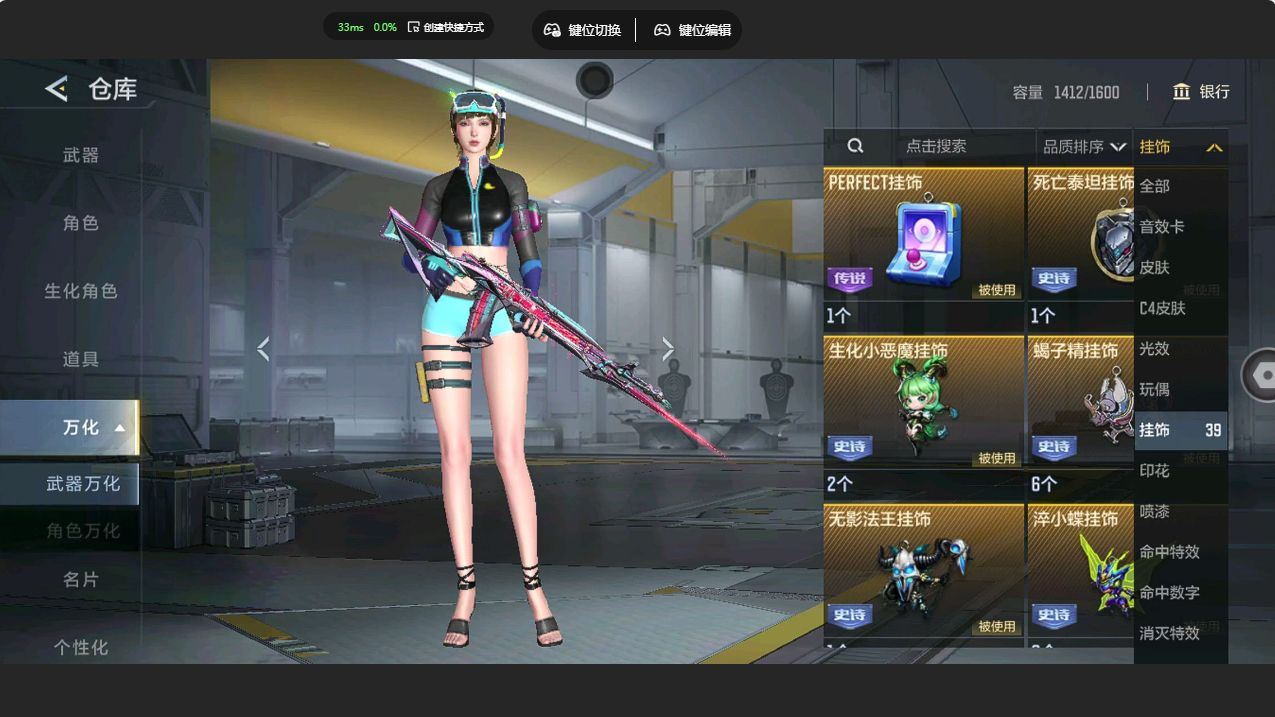The height and width of the screenshot is (717, 1275).
Task: Open the 银行 bank
Action: point(1201,92)
